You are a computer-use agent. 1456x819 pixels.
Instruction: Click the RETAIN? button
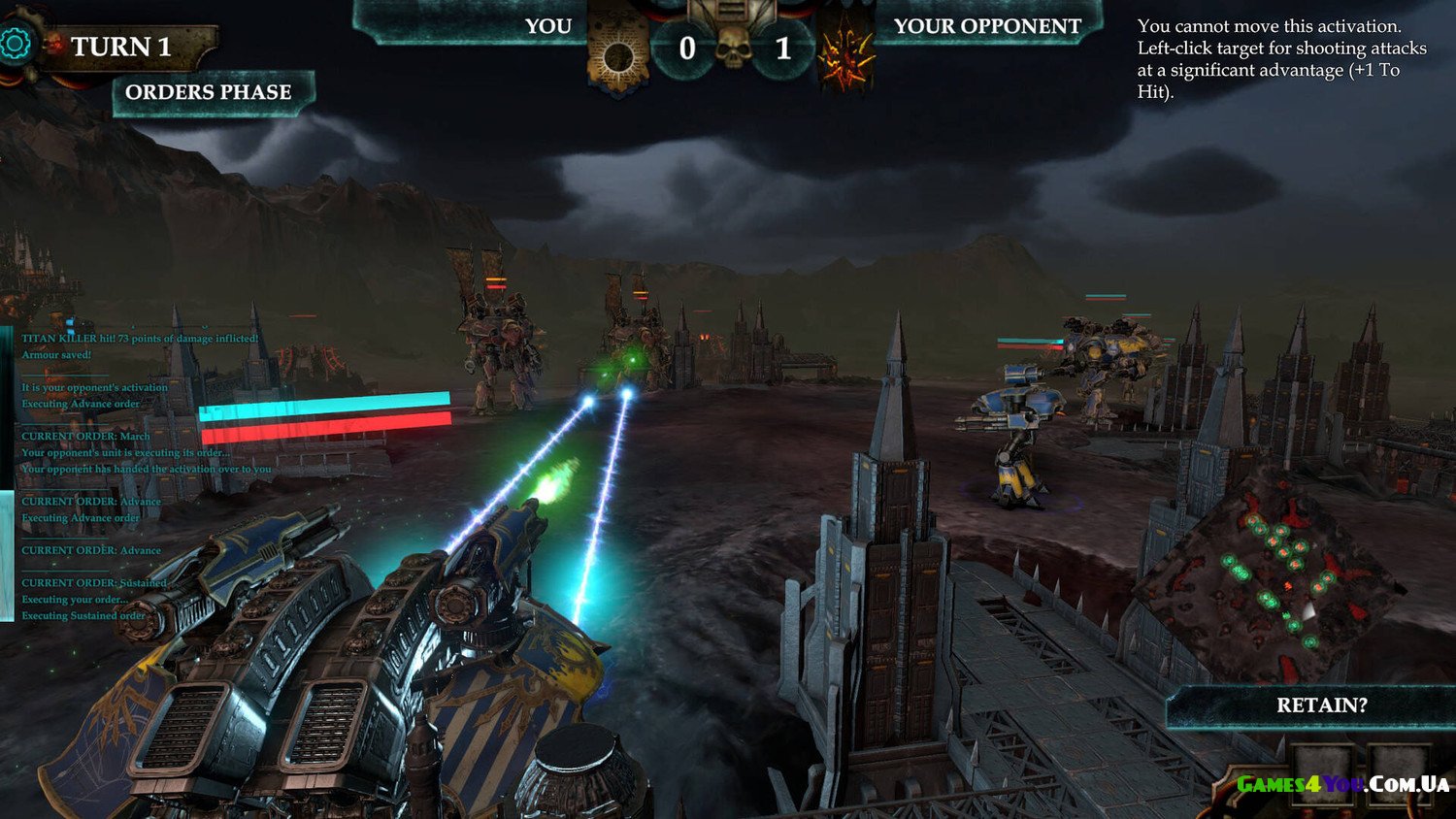click(1320, 705)
